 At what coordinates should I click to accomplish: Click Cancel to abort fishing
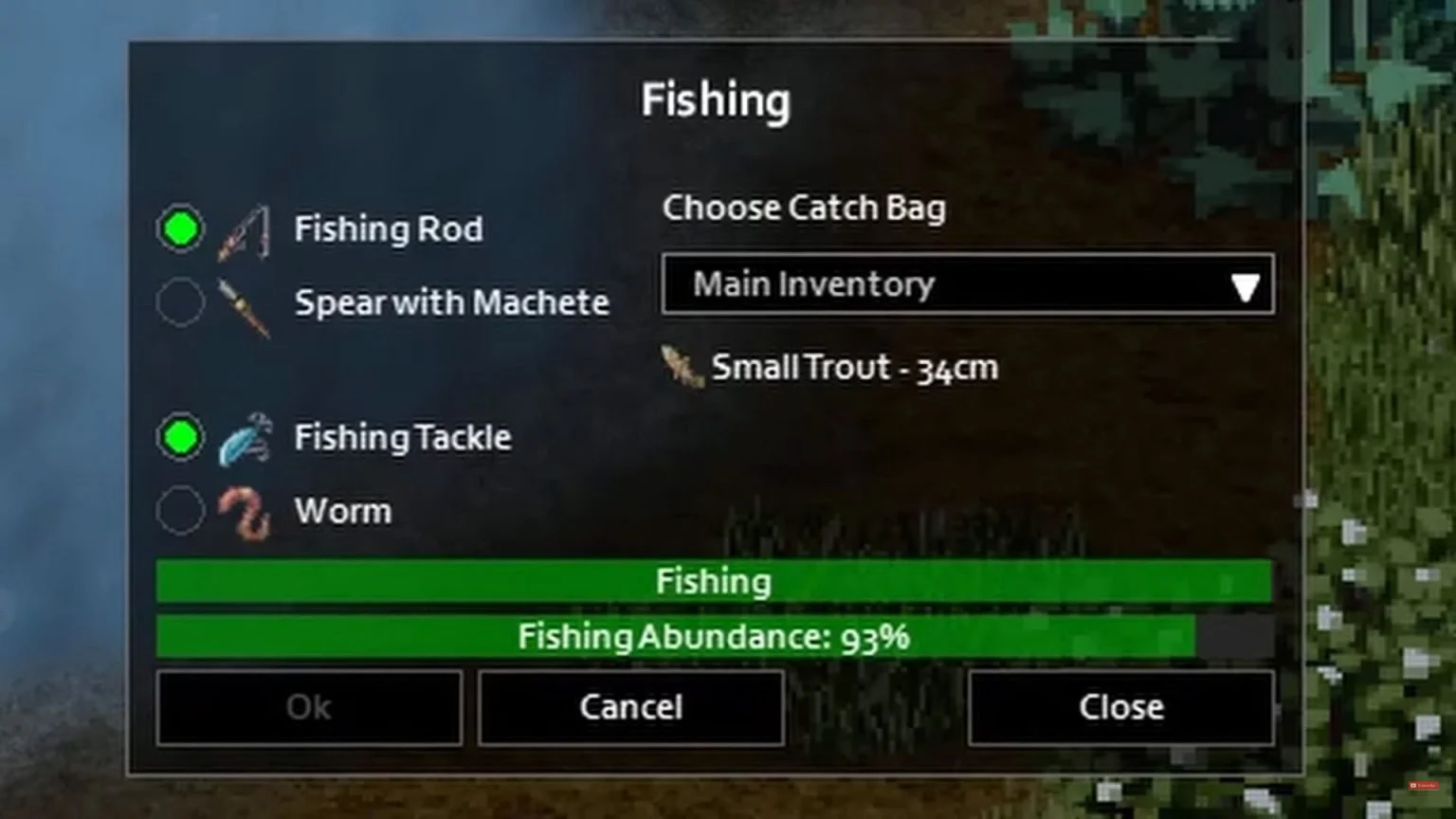tap(629, 707)
